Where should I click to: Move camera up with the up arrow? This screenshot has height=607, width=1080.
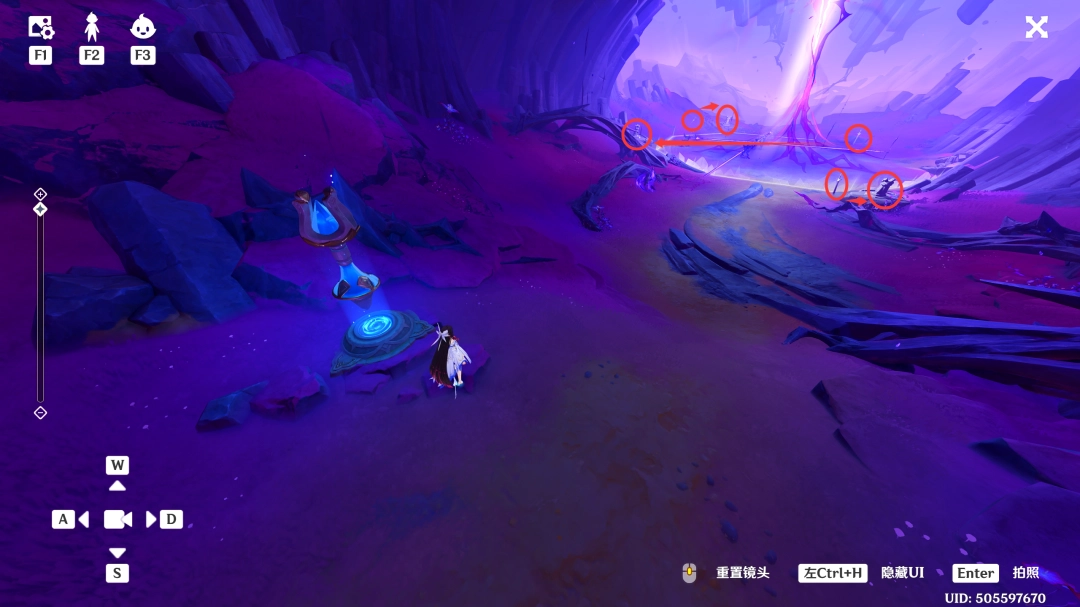(117, 485)
